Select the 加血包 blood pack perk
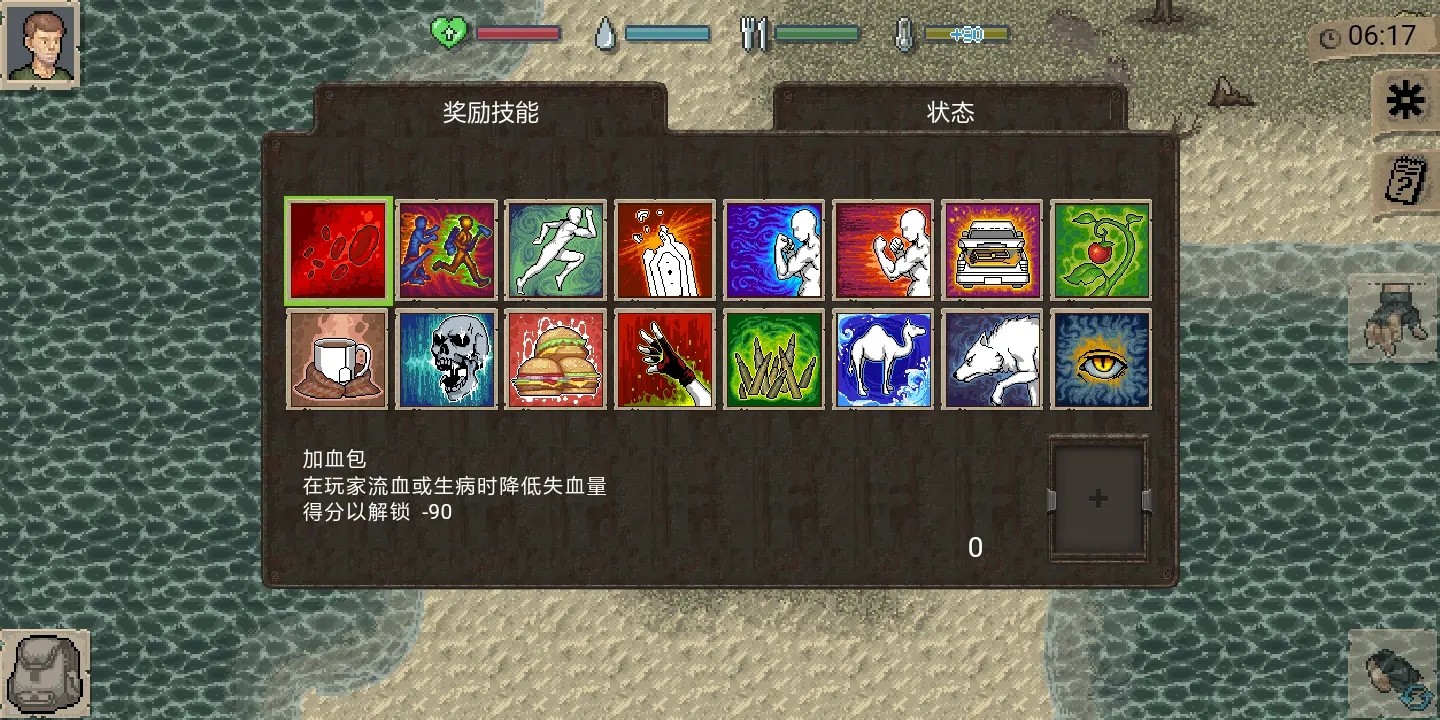 click(337, 250)
